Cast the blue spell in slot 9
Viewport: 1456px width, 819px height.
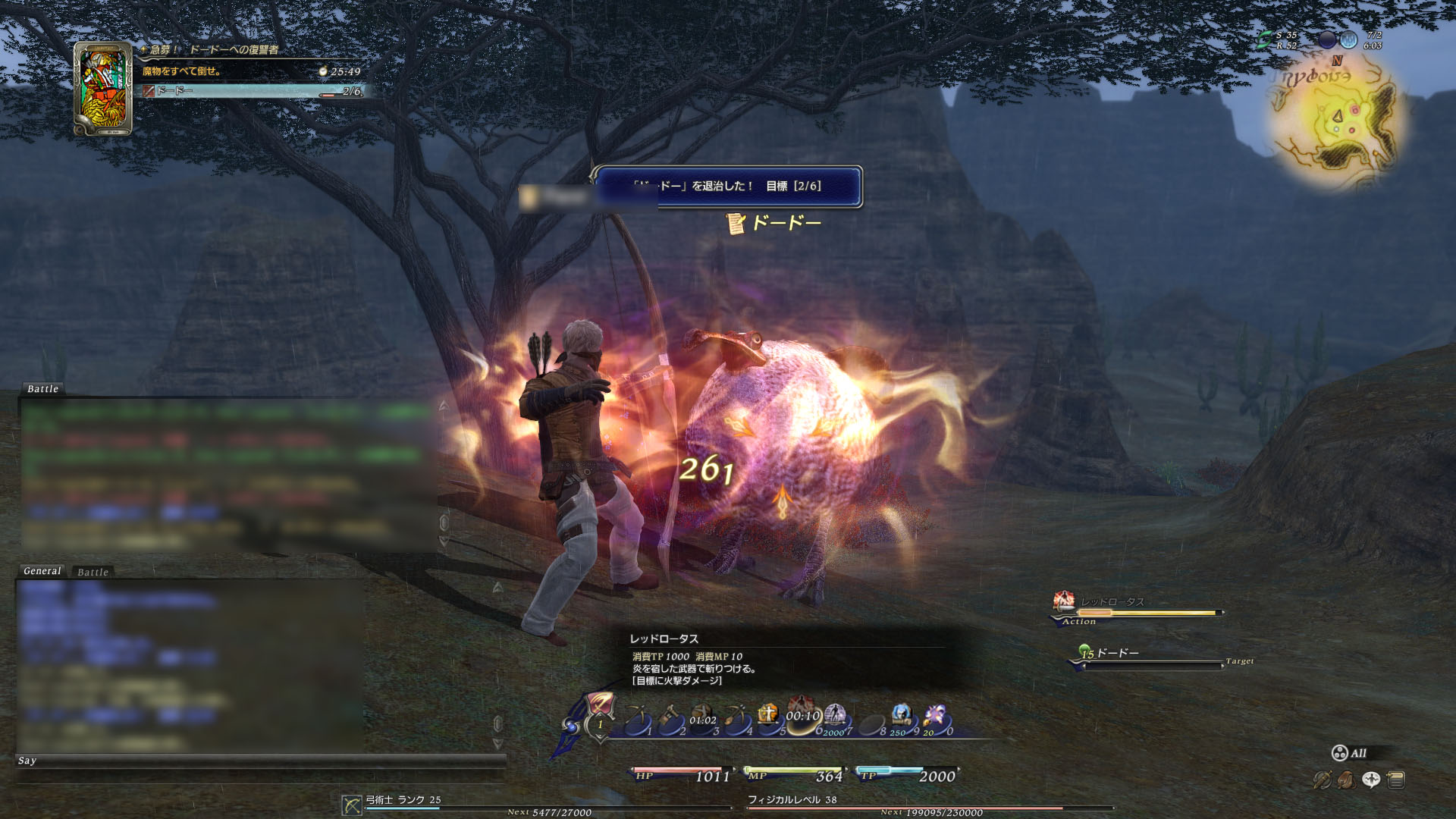902,717
